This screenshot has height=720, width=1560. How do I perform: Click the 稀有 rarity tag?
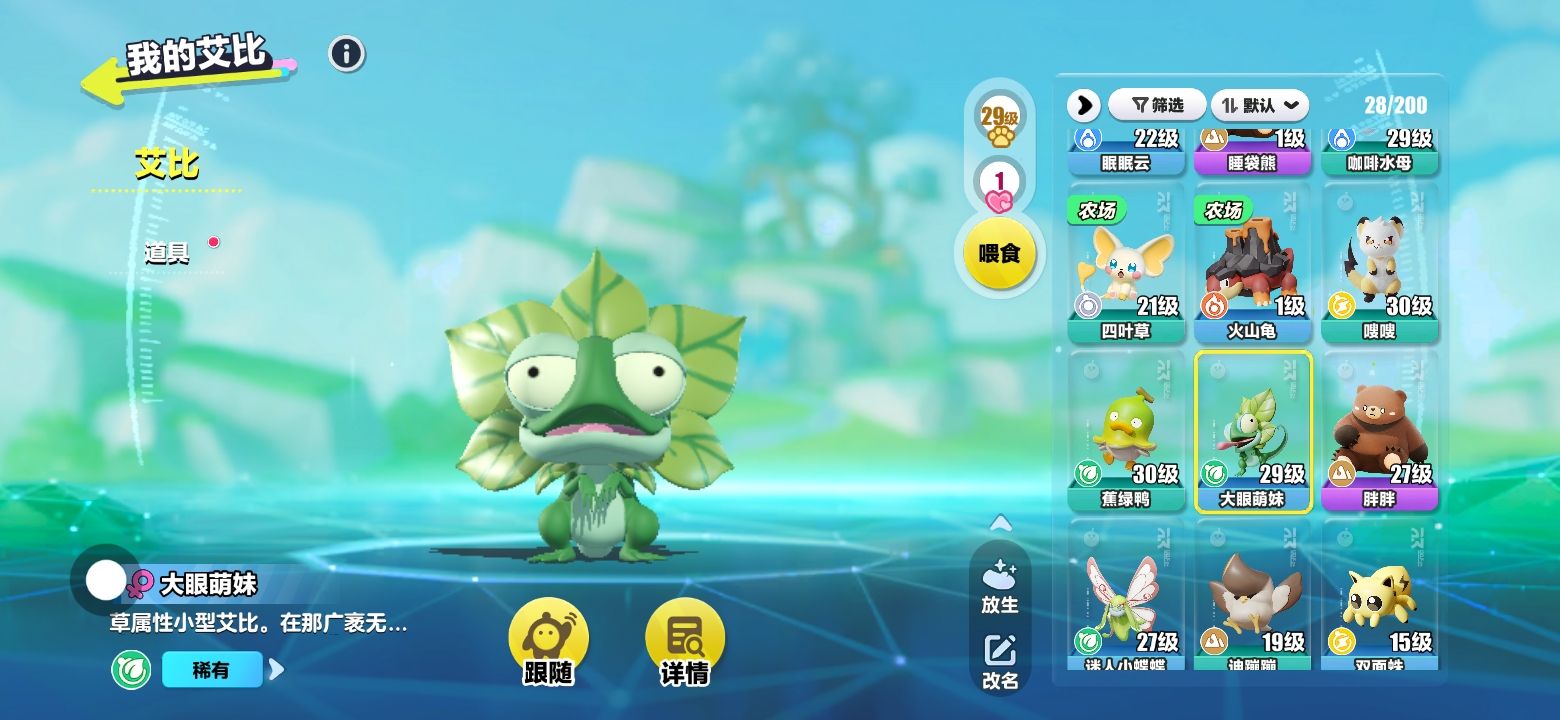[x=212, y=670]
